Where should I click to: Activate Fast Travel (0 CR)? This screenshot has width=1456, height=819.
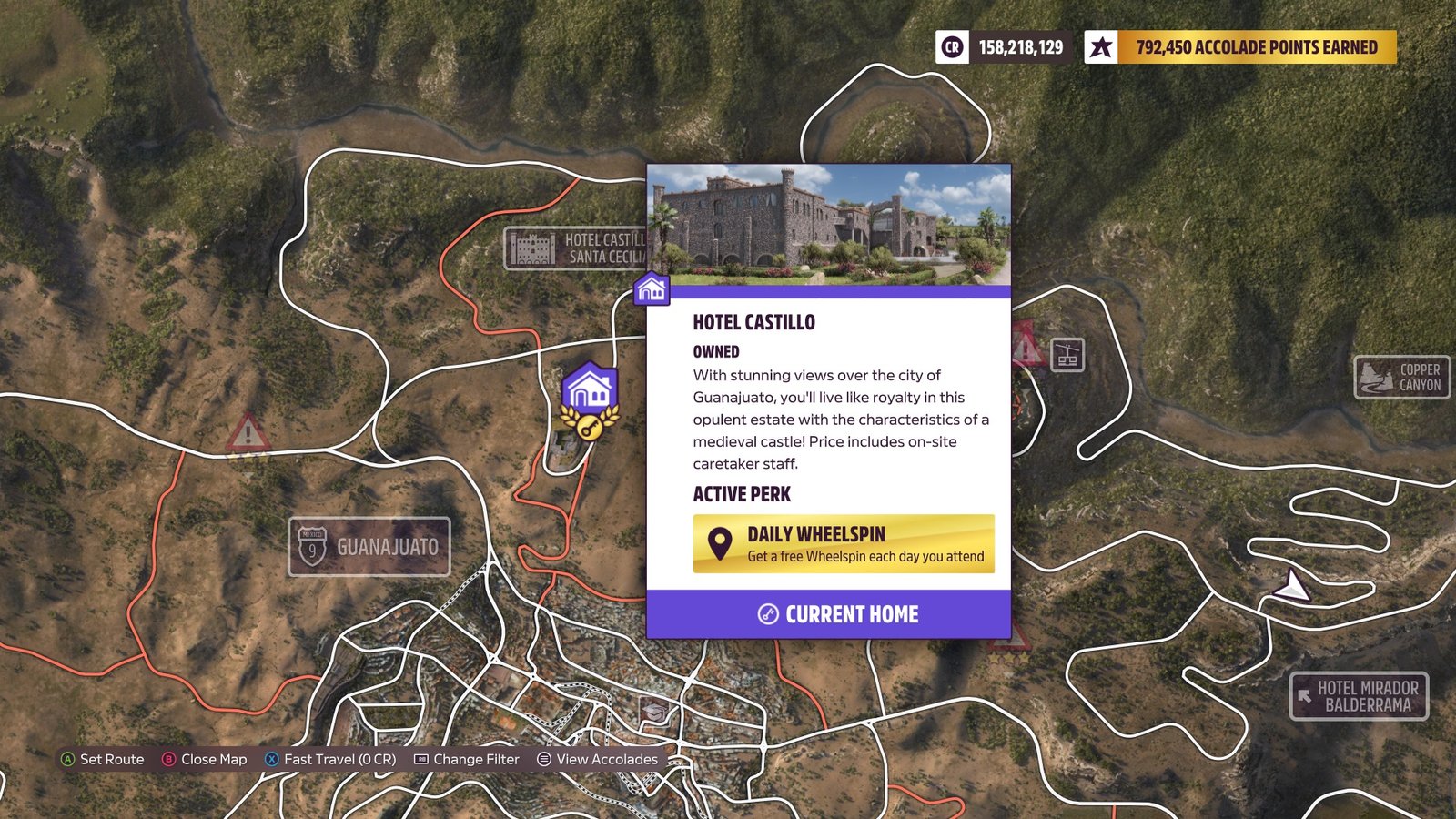330,759
